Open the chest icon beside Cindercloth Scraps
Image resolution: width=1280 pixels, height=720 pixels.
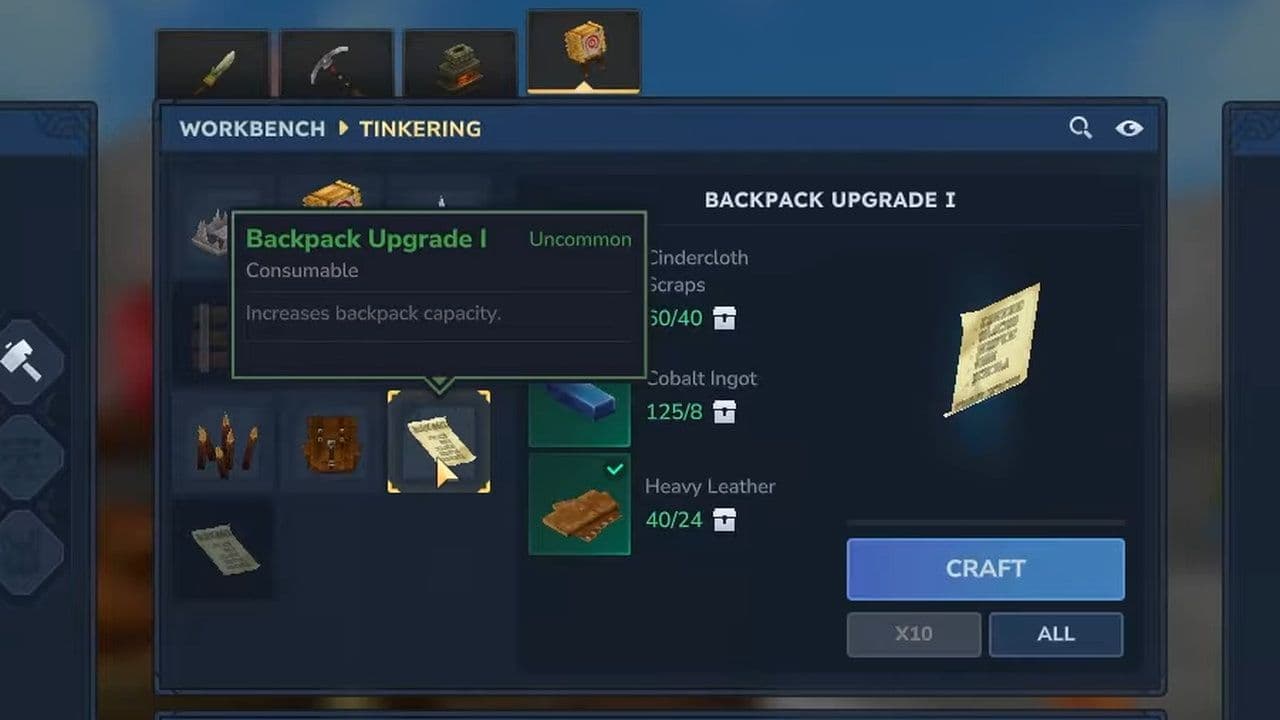click(x=724, y=319)
